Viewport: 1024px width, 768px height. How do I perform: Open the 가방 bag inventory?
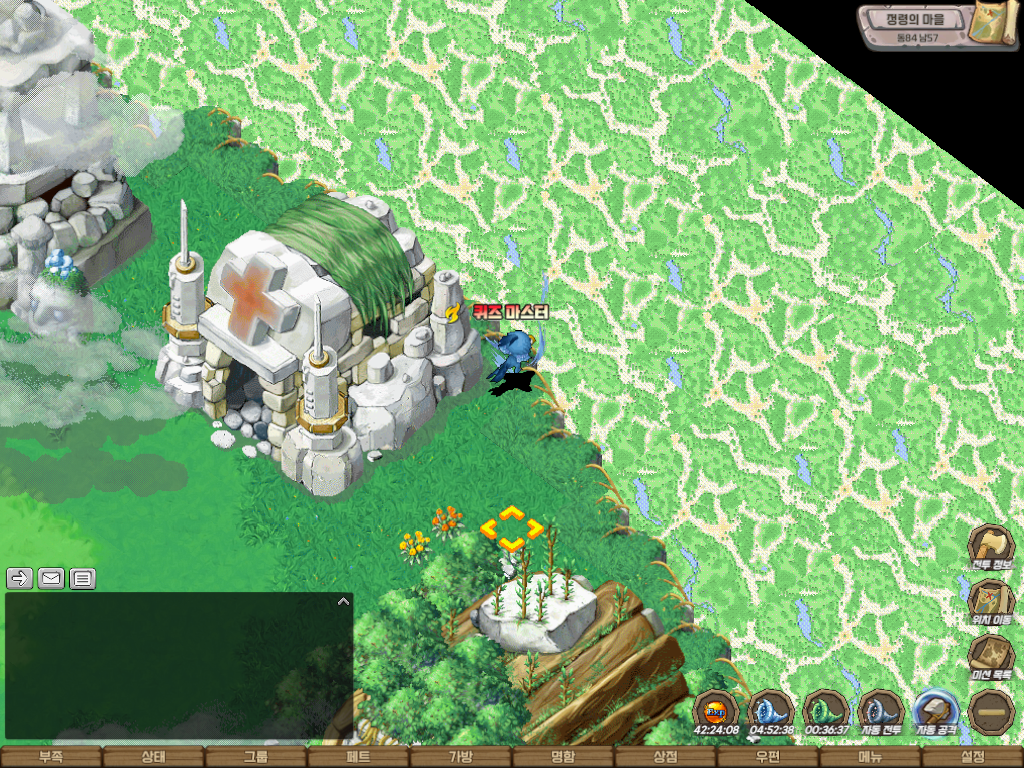click(x=460, y=757)
